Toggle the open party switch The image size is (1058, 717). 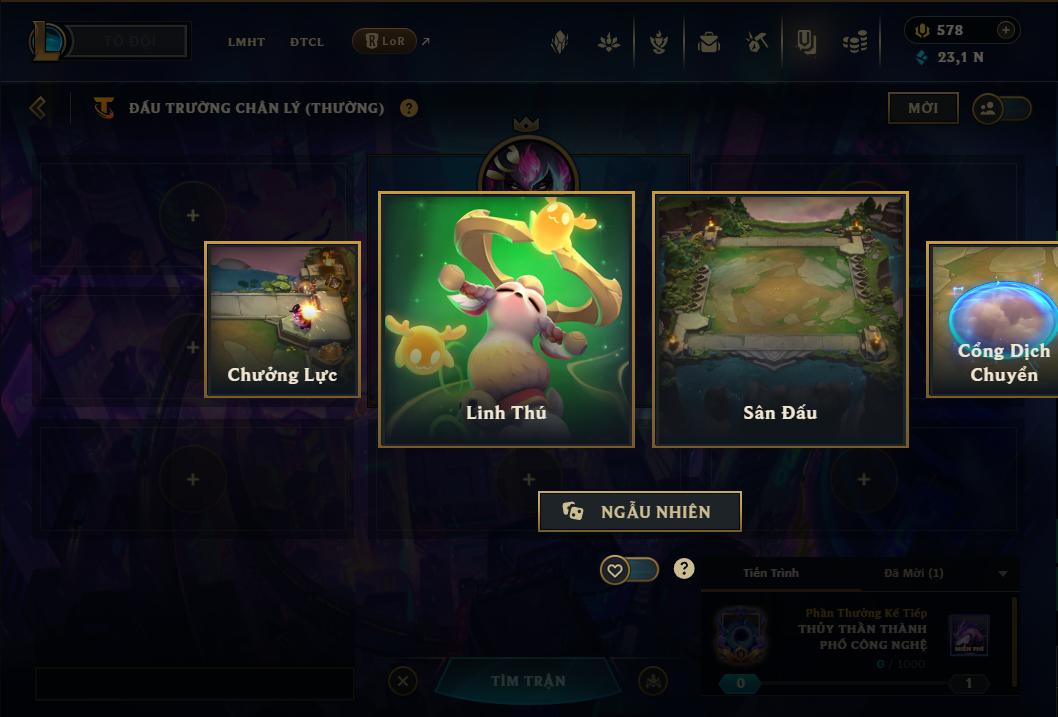1002,108
